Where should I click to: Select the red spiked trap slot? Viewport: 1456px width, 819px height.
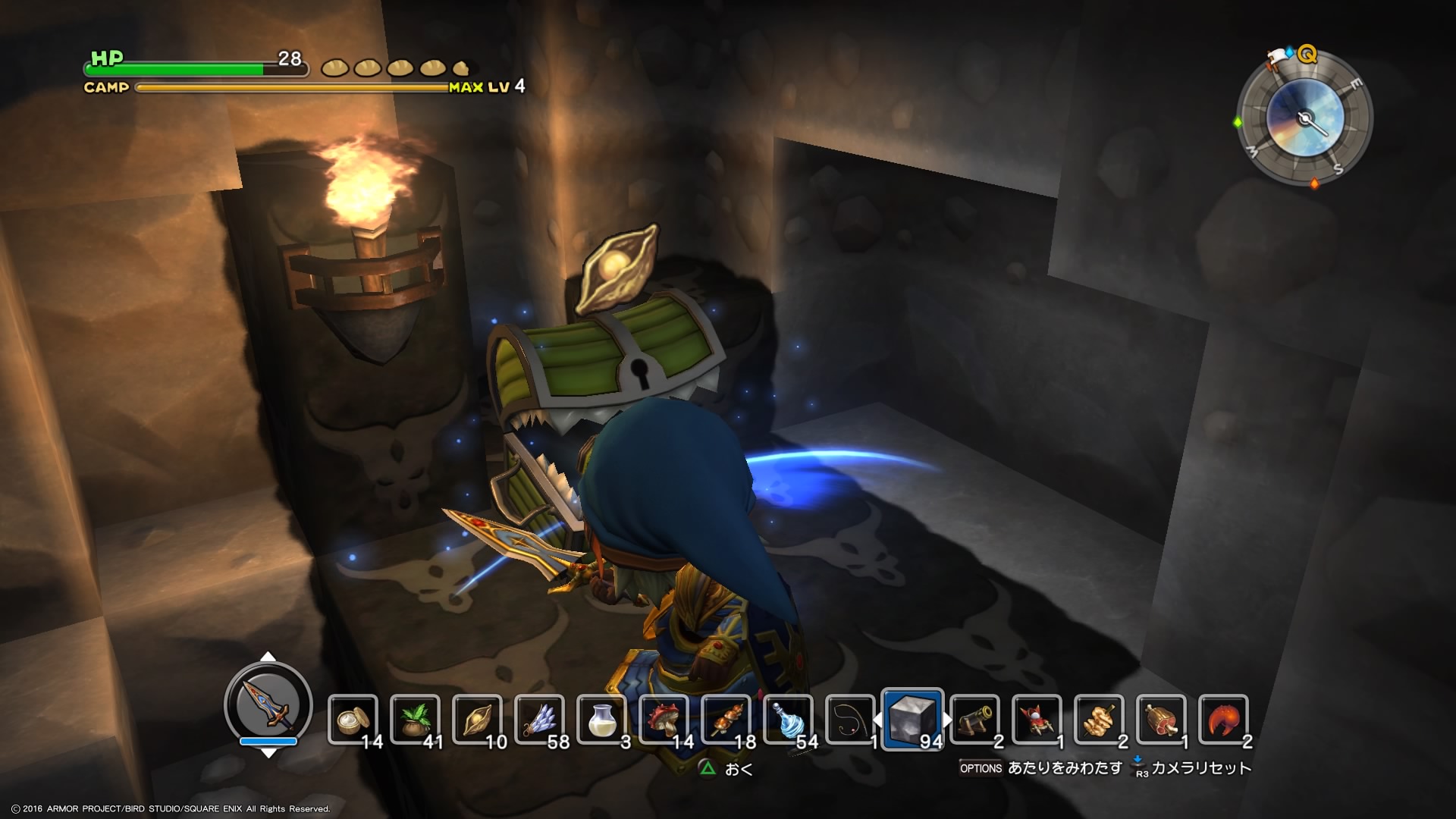click(1037, 720)
